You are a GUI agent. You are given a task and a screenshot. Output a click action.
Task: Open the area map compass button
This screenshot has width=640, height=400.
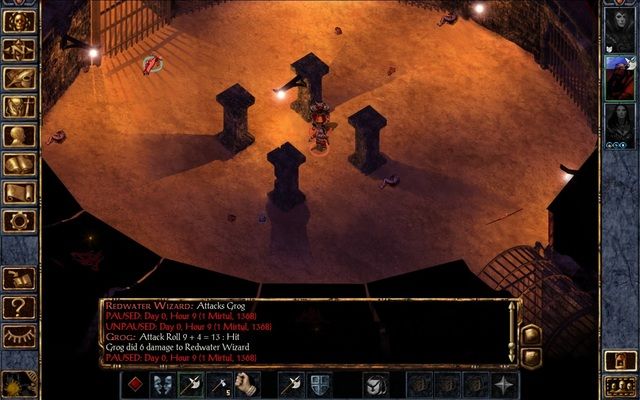[x=19, y=48]
